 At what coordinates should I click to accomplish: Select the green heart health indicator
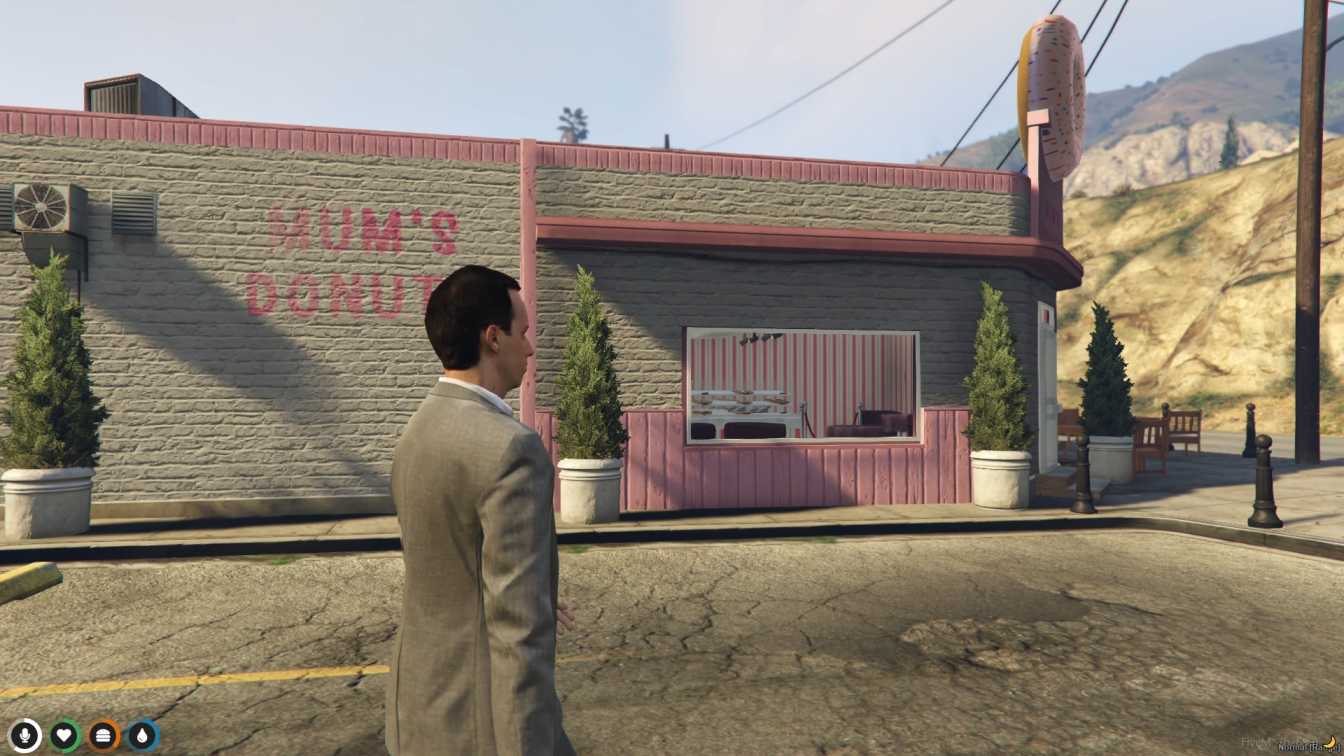(63, 733)
